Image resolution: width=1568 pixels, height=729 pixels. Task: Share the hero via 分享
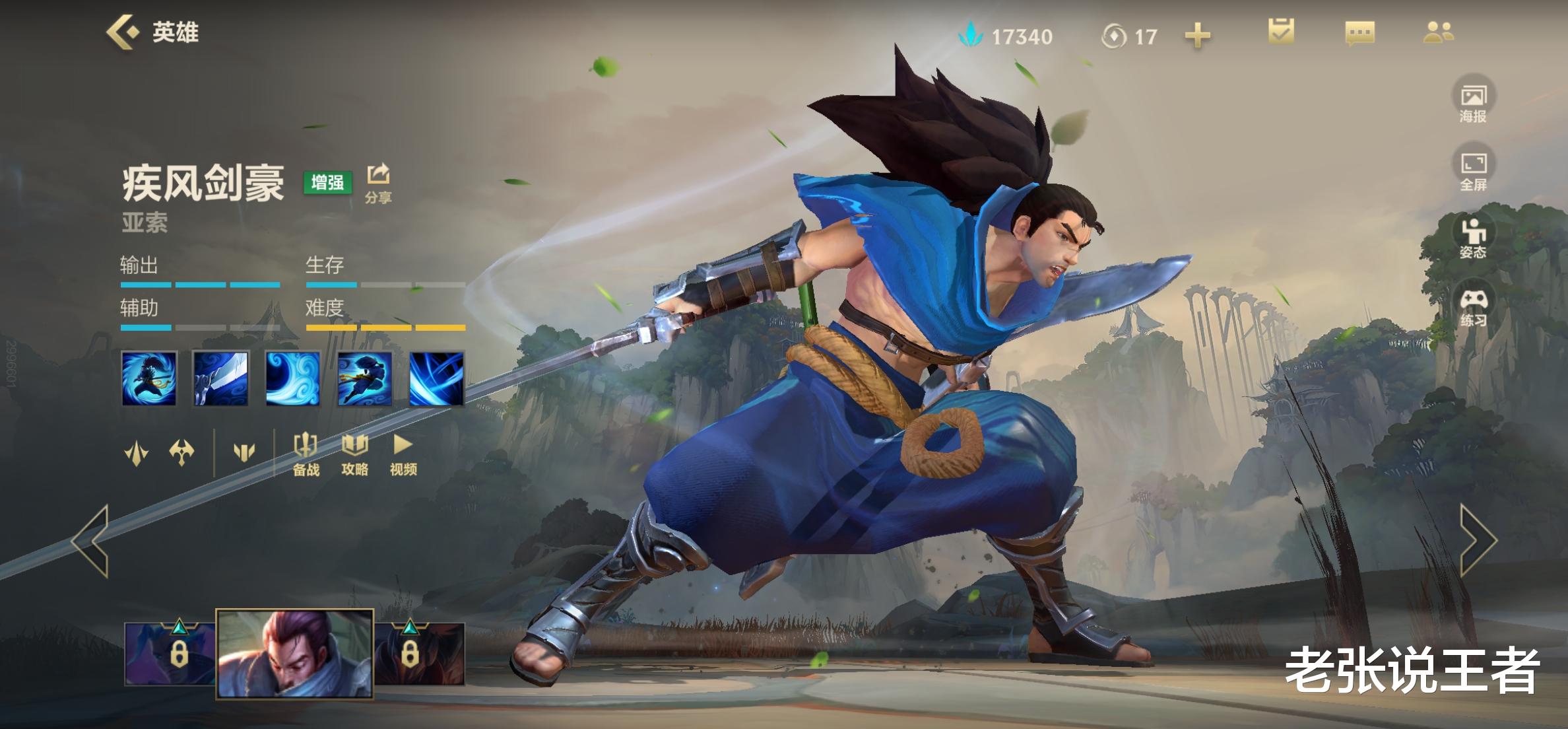point(379,182)
